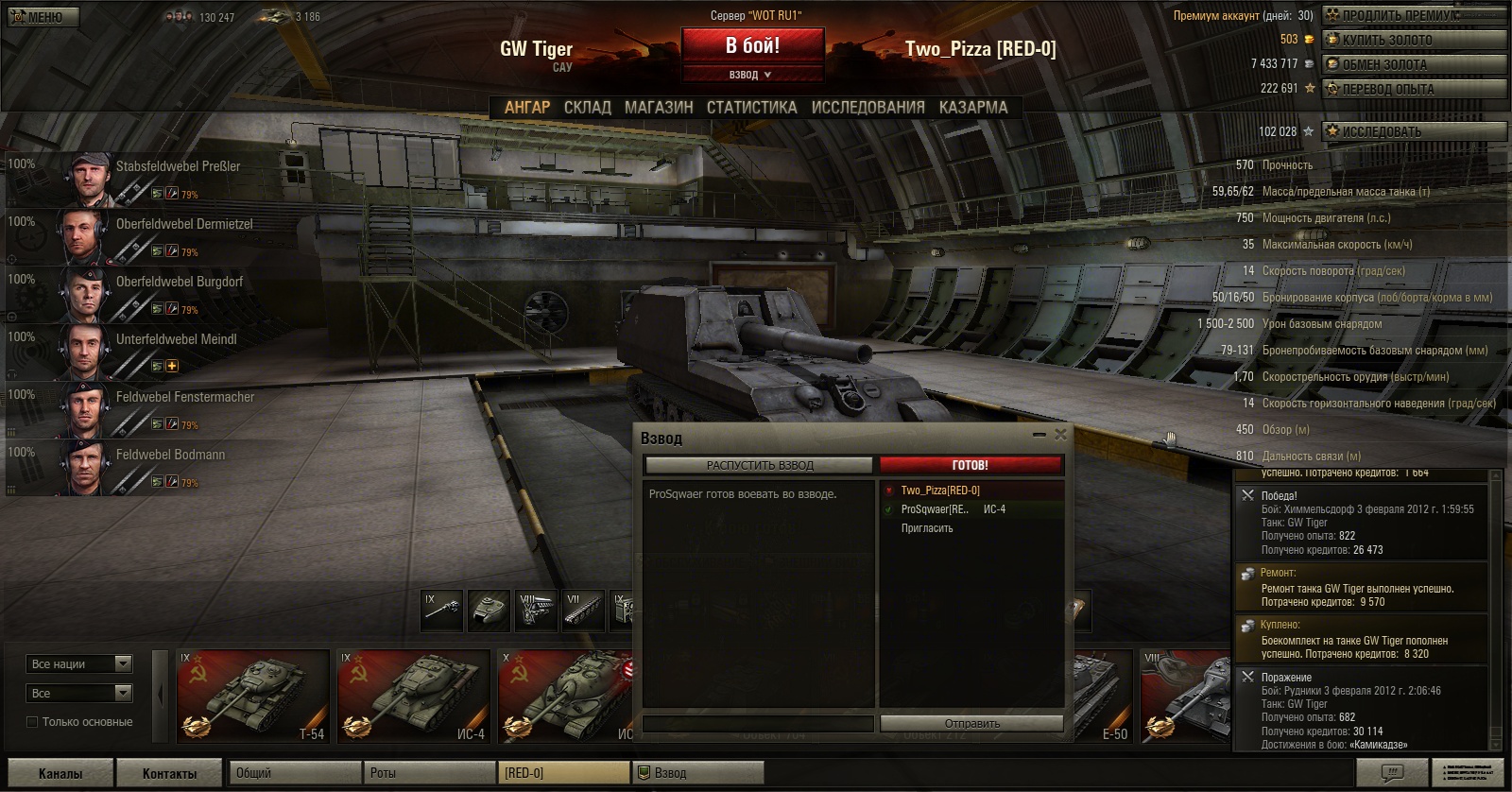Close the Взвод platoon window

coord(1060,435)
